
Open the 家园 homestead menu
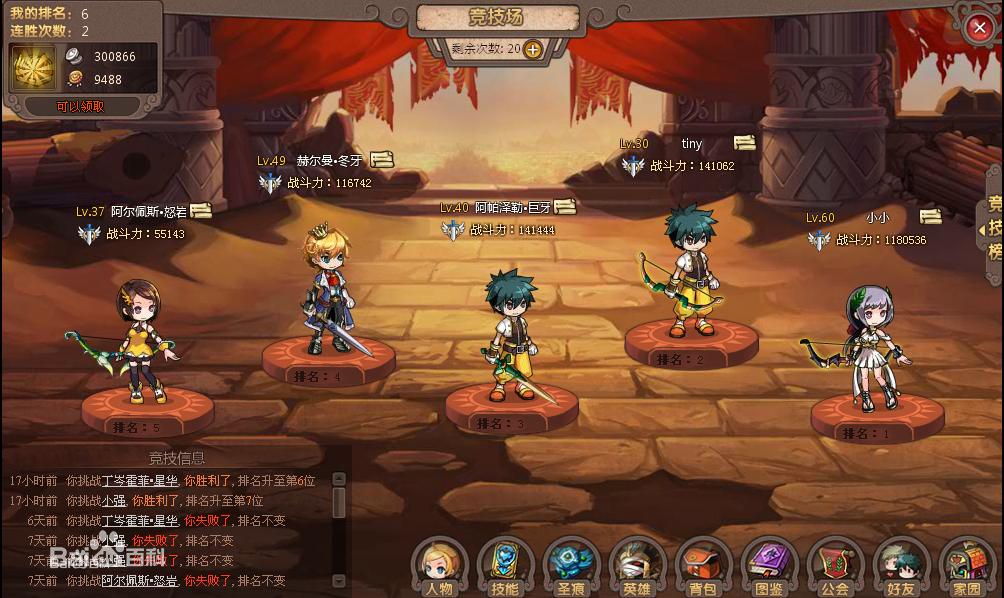(966, 568)
